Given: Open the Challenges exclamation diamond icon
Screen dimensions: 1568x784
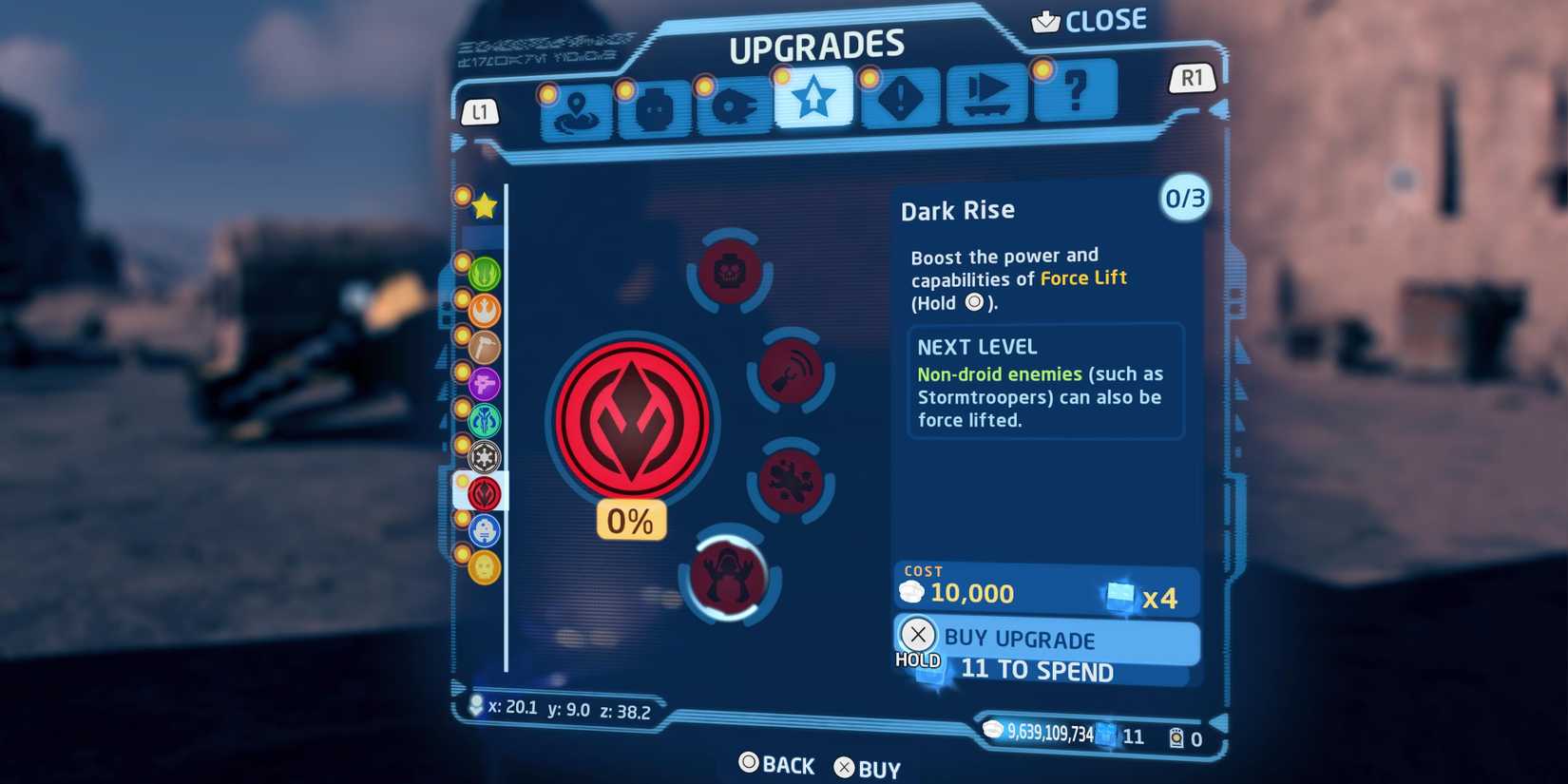Looking at the screenshot, I should click(899, 101).
